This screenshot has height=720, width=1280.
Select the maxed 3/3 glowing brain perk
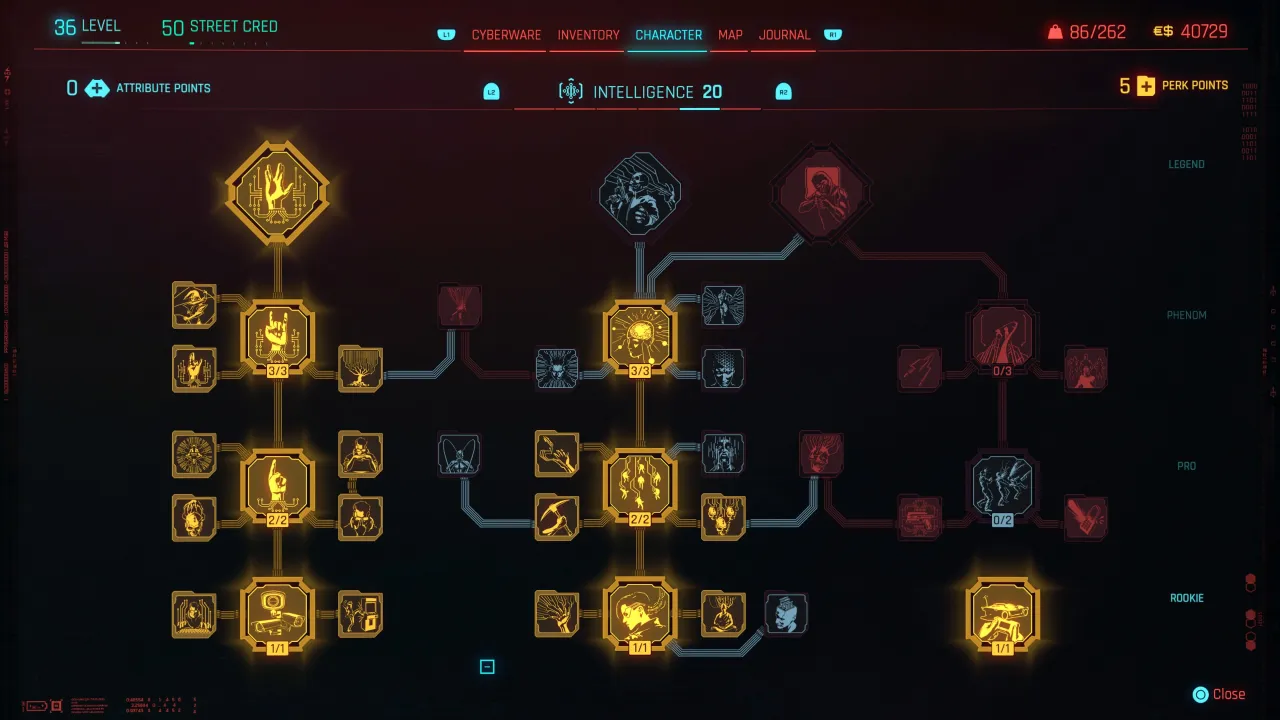pyautogui.click(x=640, y=335)
